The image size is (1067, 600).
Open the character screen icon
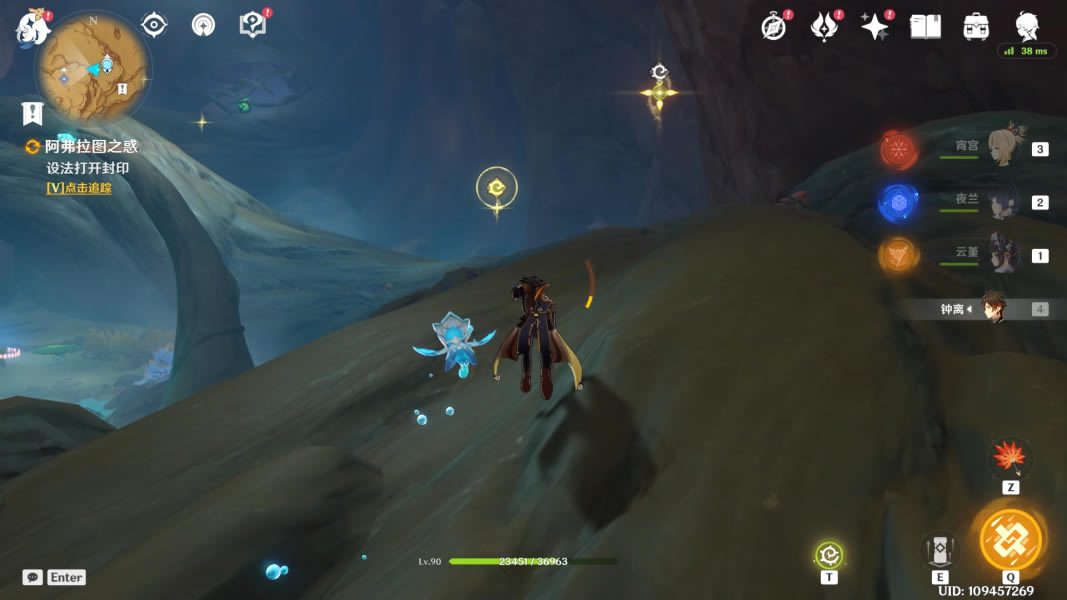click(1027, 27)
